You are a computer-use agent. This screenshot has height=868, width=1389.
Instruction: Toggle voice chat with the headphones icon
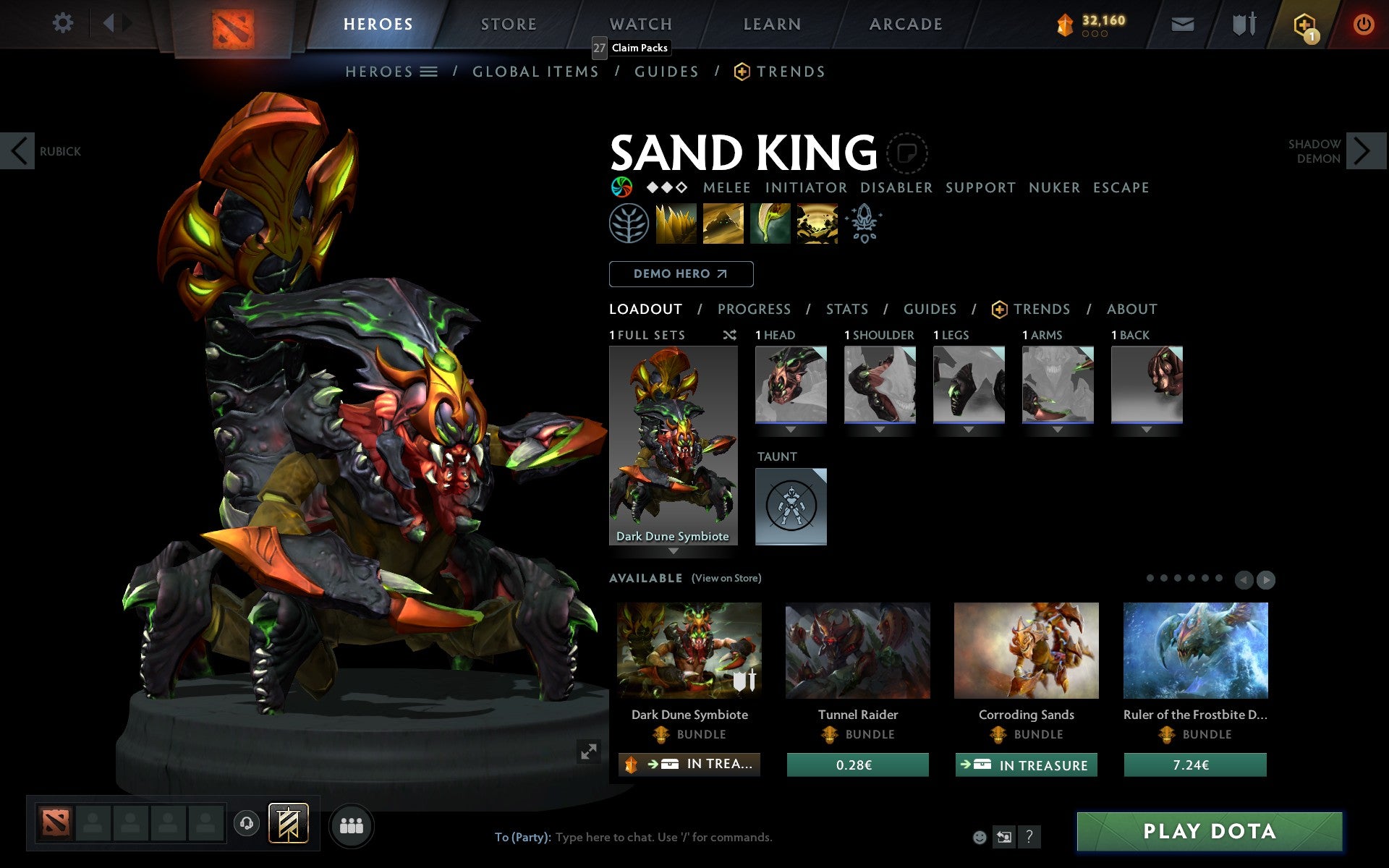247,823
